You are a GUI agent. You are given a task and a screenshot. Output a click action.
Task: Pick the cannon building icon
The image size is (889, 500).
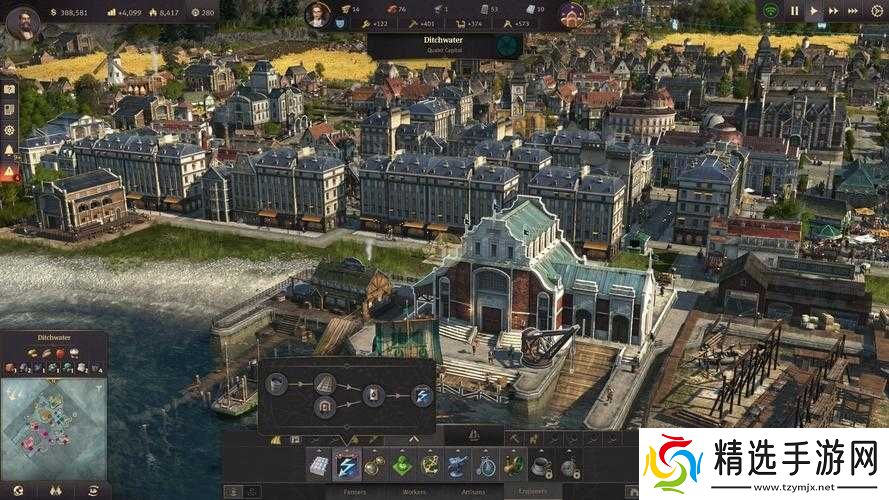[458, 465]
